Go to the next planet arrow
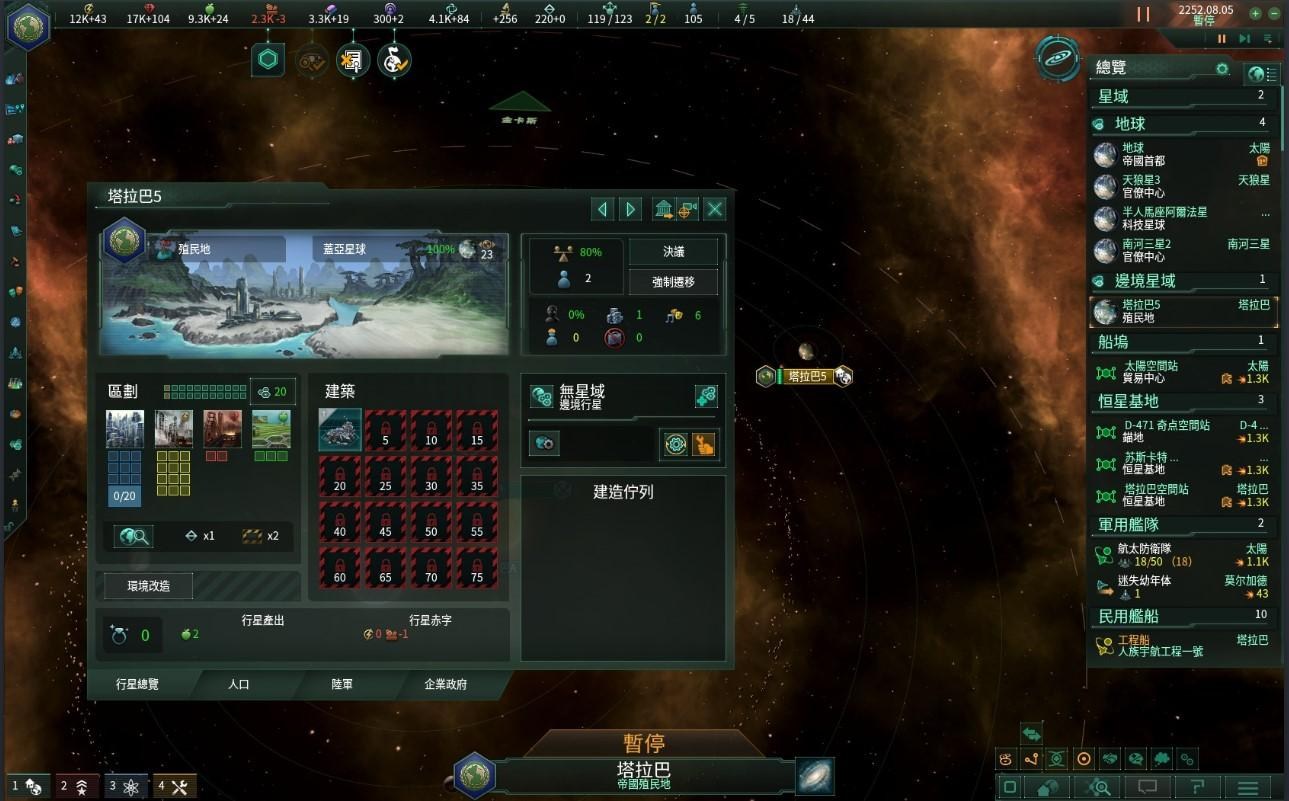This screenshot has width=1289, height=801. (630, 209)
